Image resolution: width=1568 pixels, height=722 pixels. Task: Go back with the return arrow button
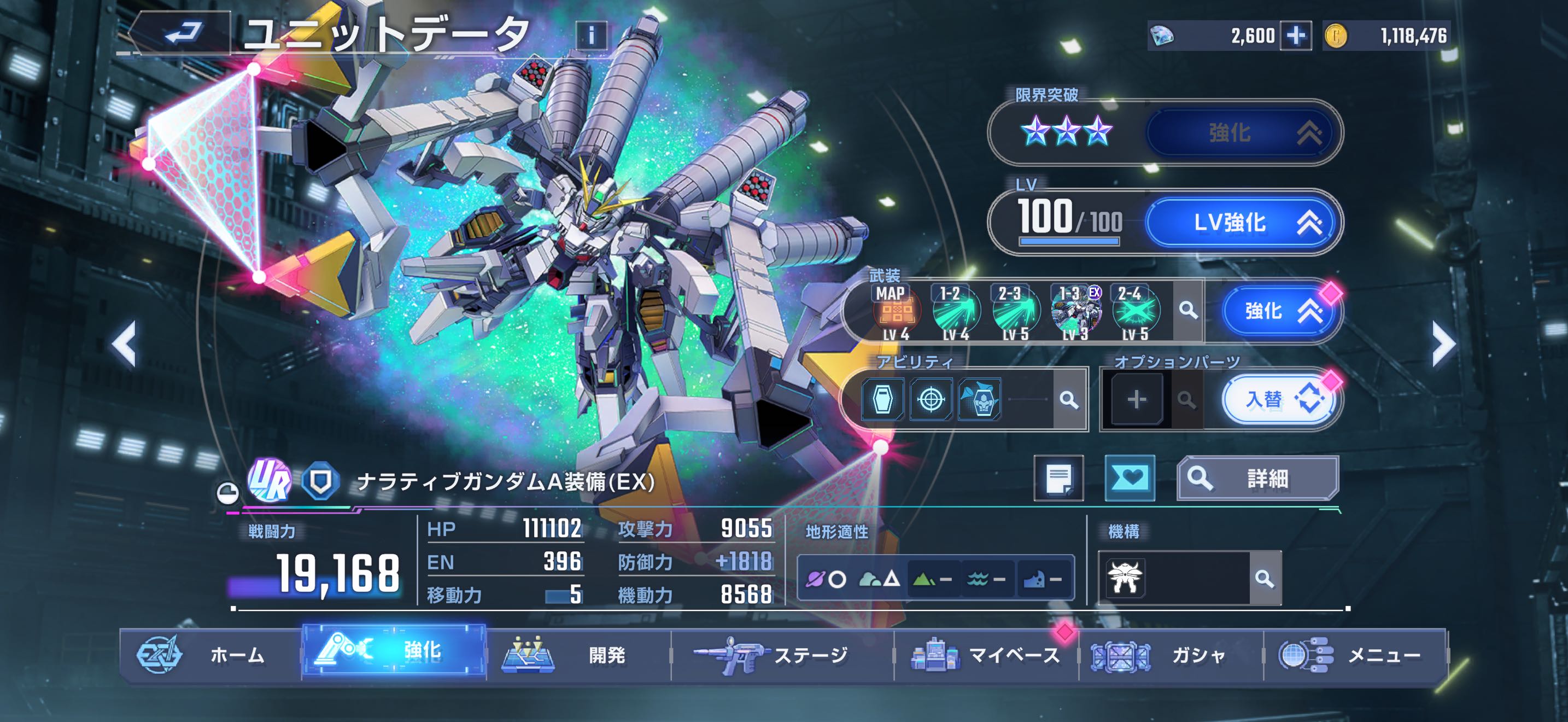click(181, 33)
